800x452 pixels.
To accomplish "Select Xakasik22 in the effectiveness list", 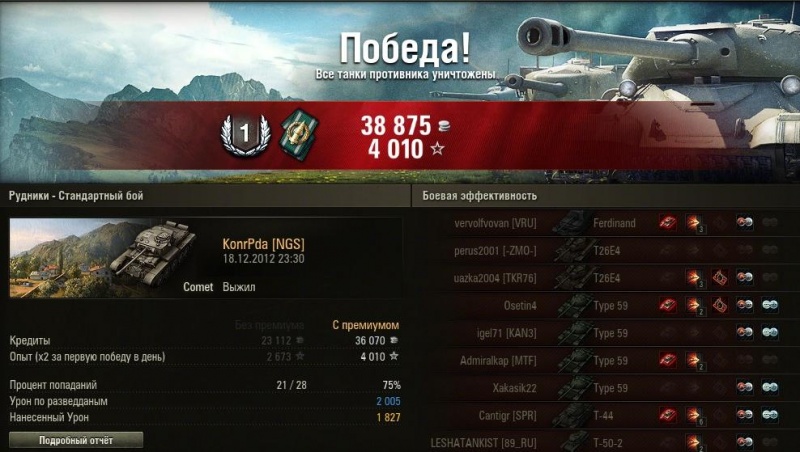I will coord(600,386).
